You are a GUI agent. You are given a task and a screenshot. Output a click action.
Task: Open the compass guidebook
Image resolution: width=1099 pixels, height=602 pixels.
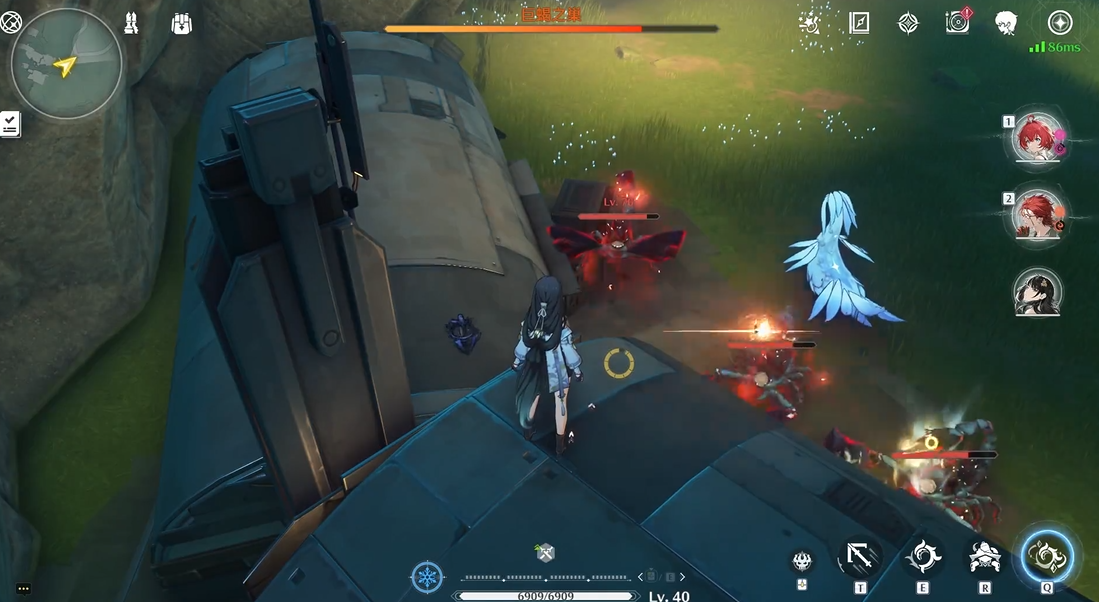point(859,22)
